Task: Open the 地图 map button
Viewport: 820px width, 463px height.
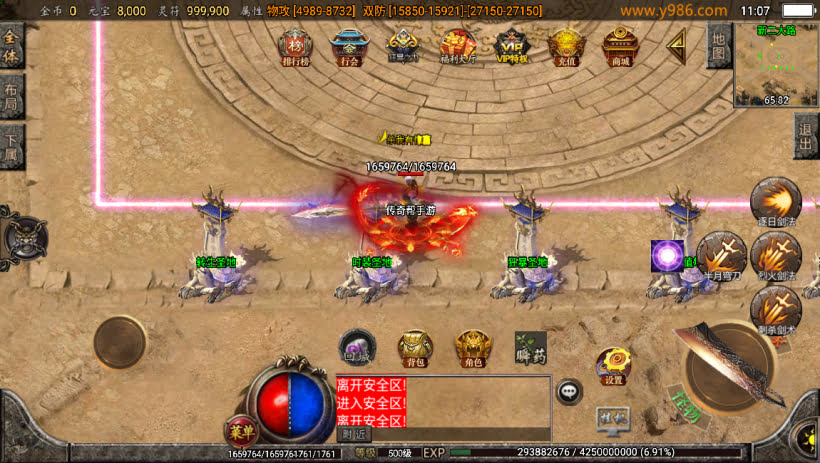Action: 718,46
